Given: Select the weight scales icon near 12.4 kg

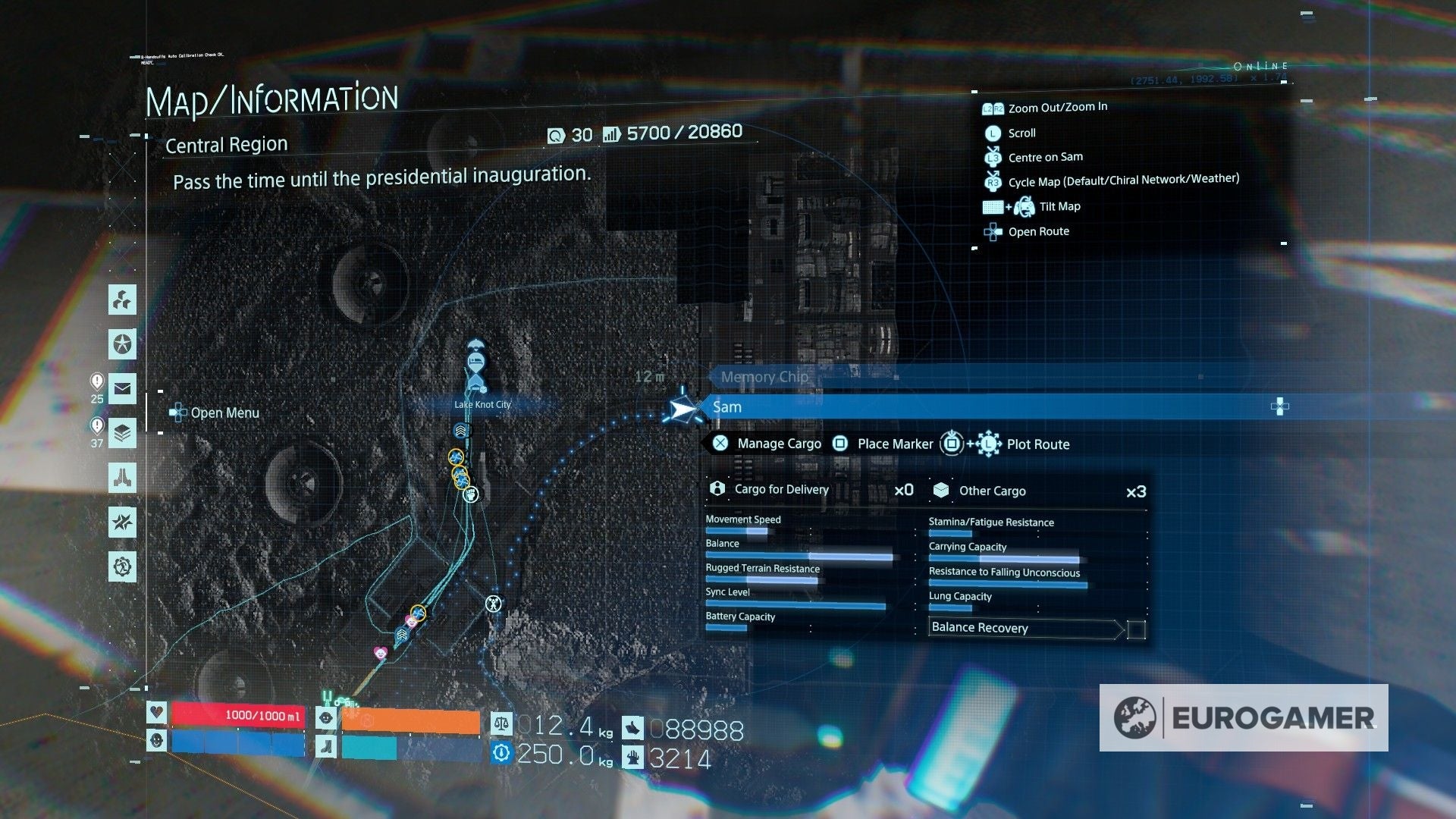Looking at the screenshot, I should point(501,724).
